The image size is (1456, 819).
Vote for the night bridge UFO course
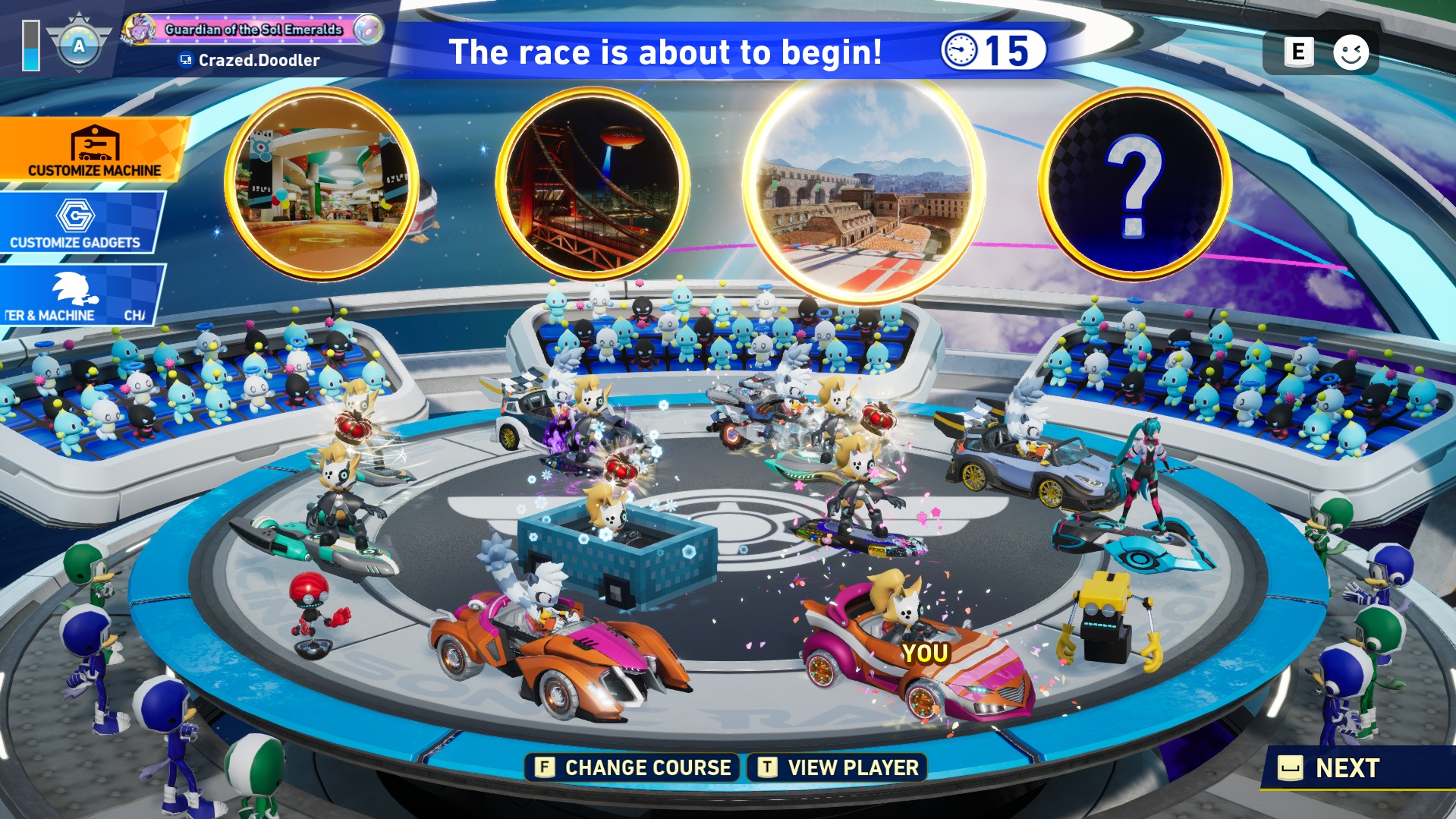(593, 183)
